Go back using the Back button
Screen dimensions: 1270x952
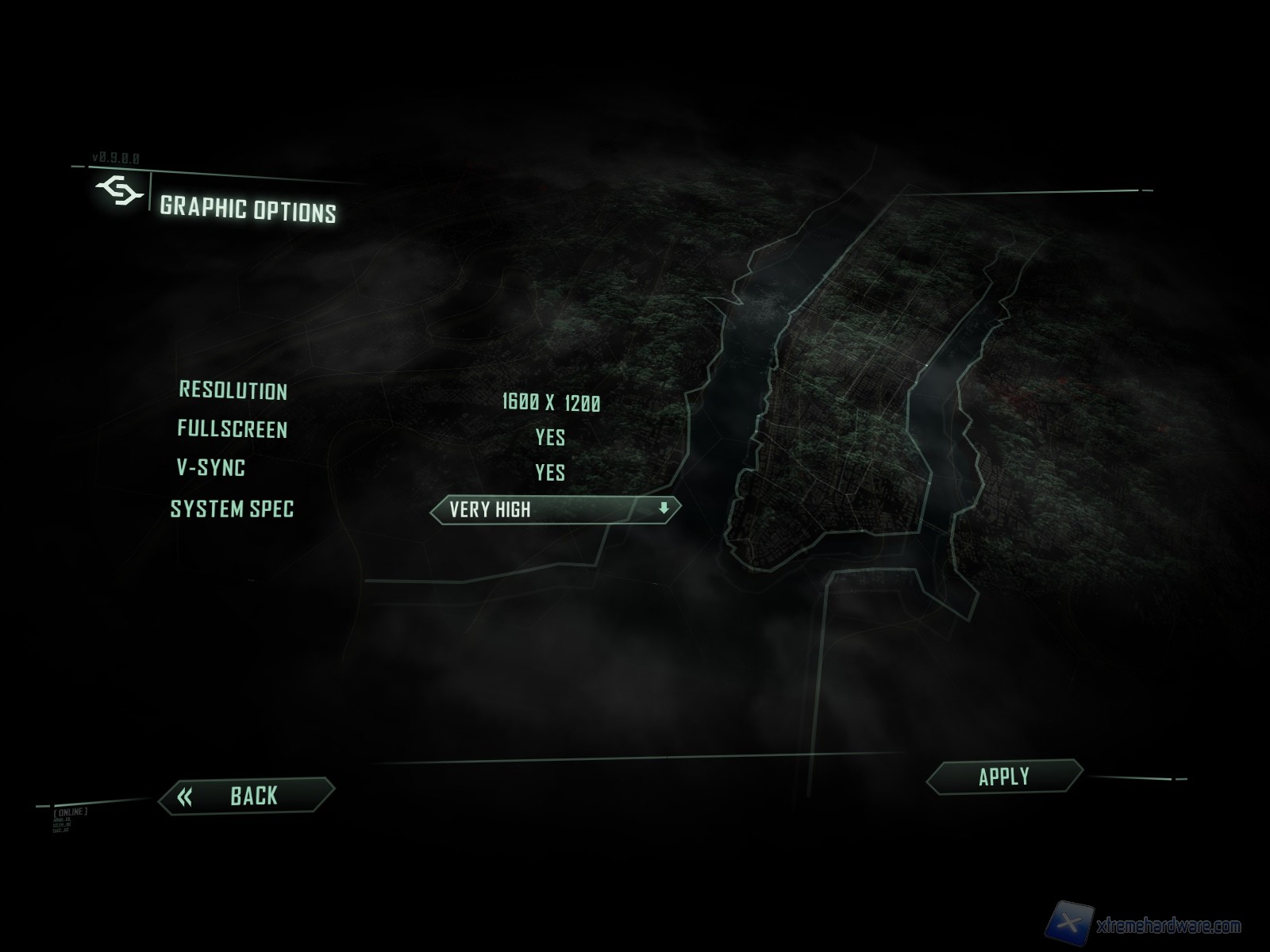[x=247, y=796]
